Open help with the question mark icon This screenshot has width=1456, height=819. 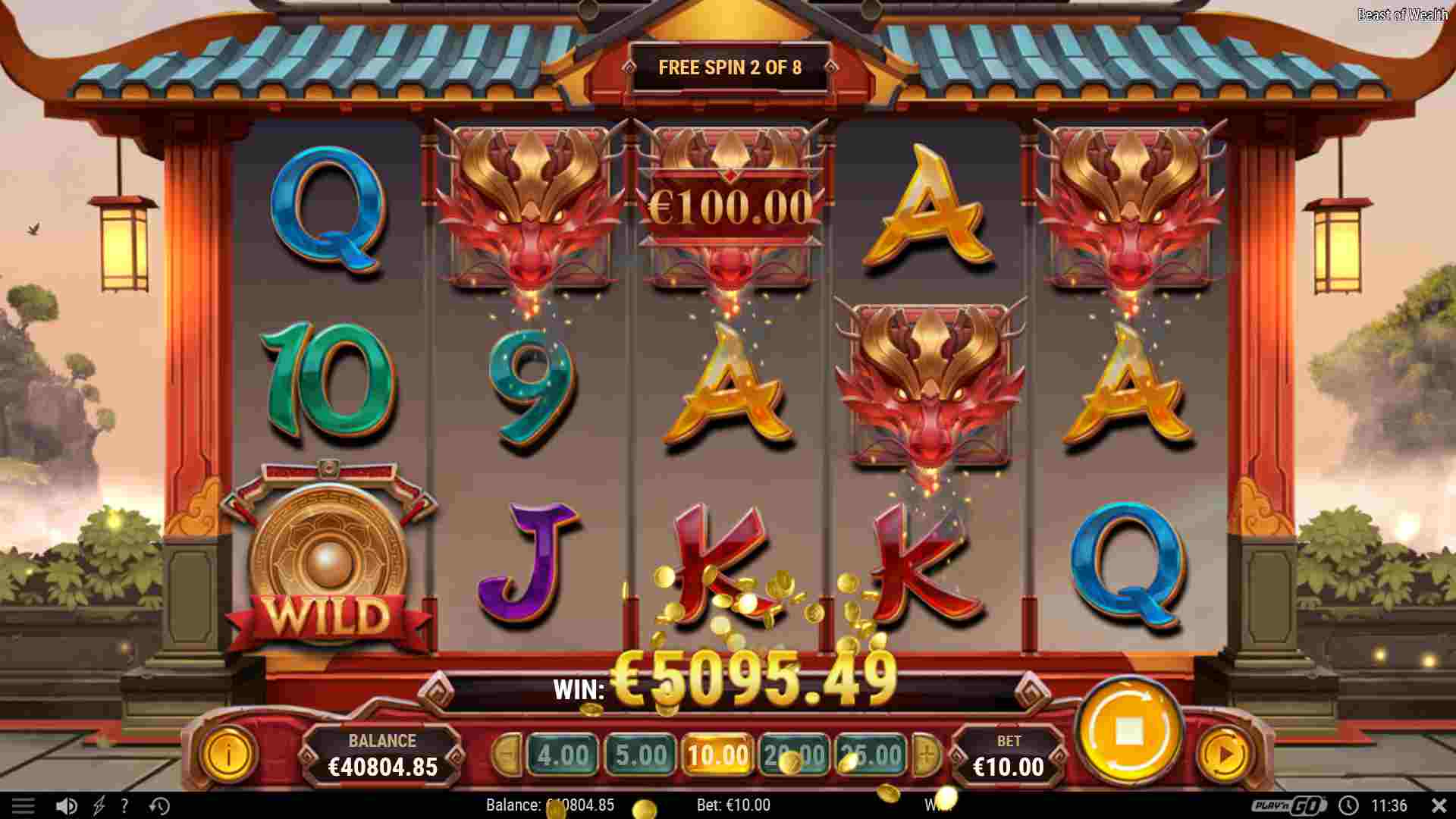click(125, 805)
